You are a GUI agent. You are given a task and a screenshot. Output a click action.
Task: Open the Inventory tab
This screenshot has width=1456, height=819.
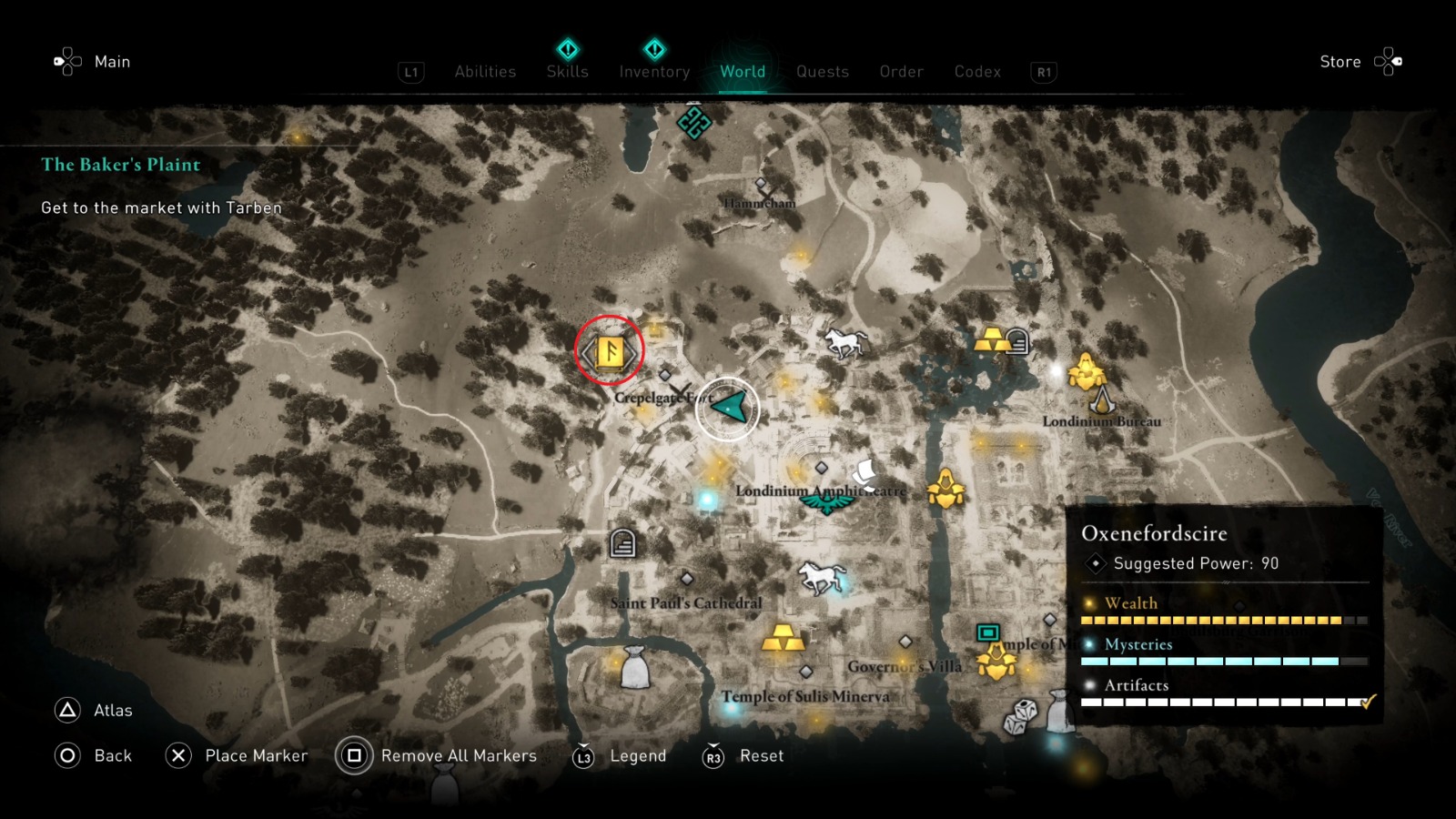point(653,71)
